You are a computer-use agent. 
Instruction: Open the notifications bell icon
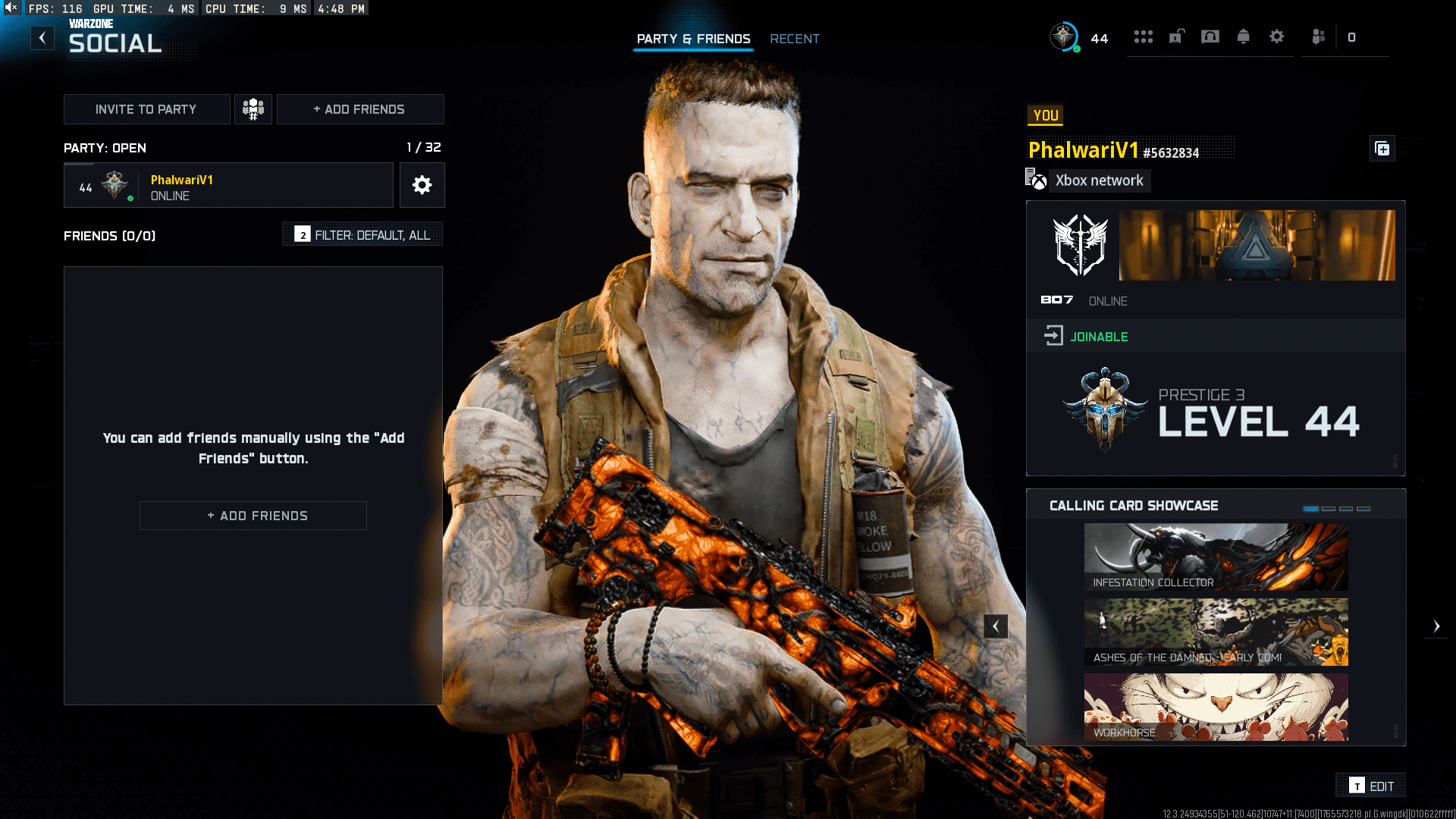pyautogui.click(x=1244, y=37)
